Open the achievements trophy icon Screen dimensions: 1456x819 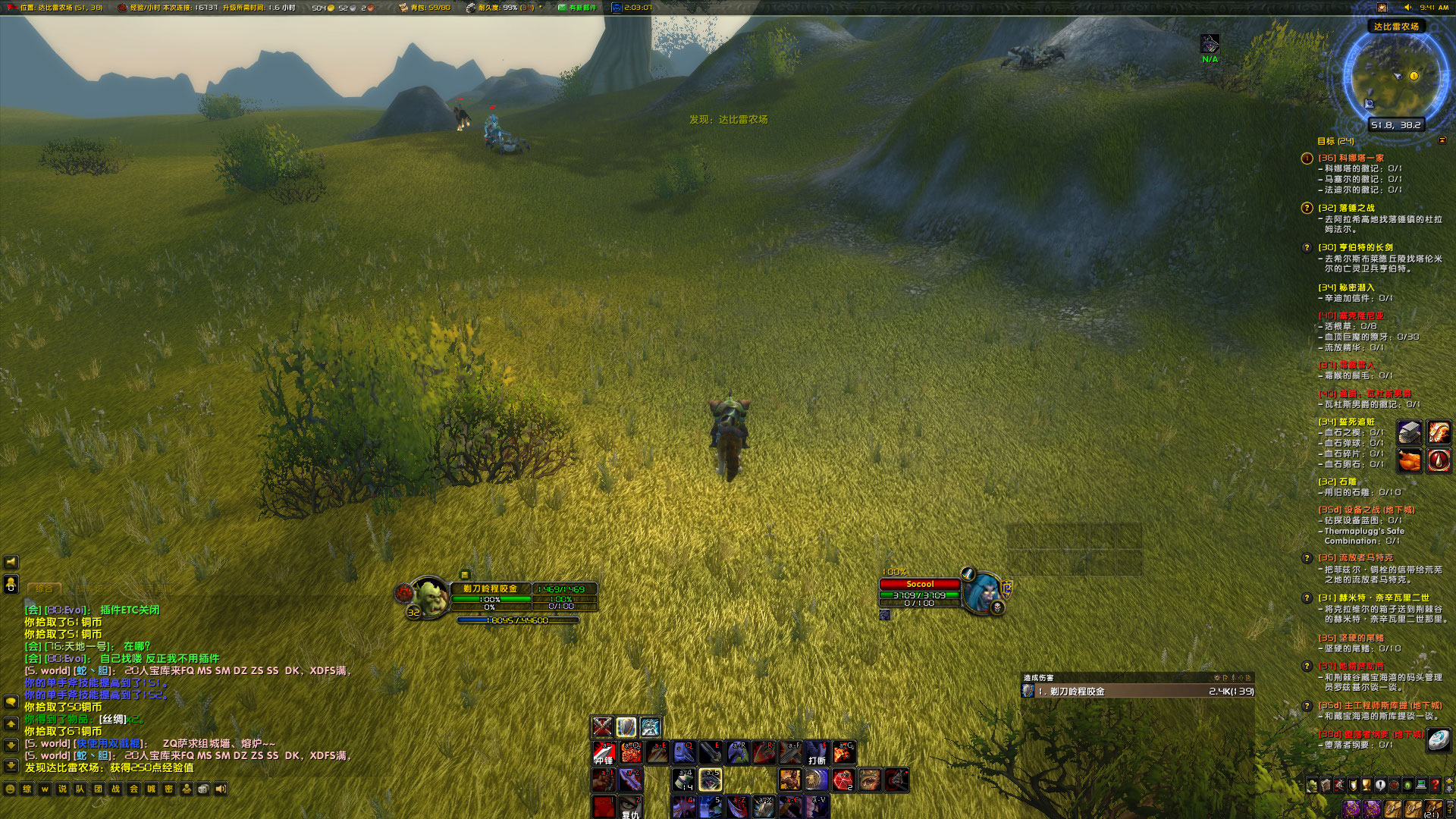coord(1365,785)
